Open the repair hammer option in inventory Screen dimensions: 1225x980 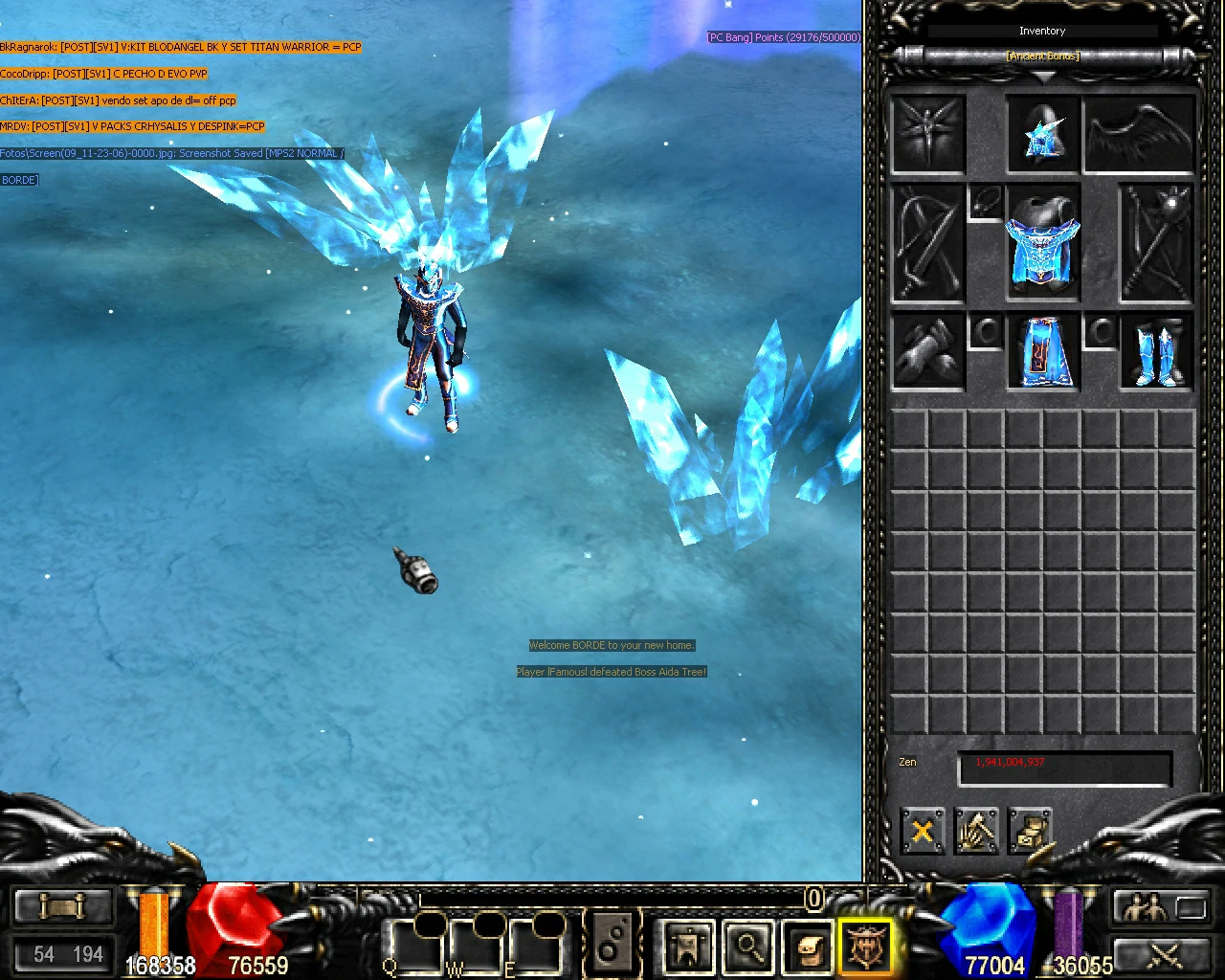976,833
